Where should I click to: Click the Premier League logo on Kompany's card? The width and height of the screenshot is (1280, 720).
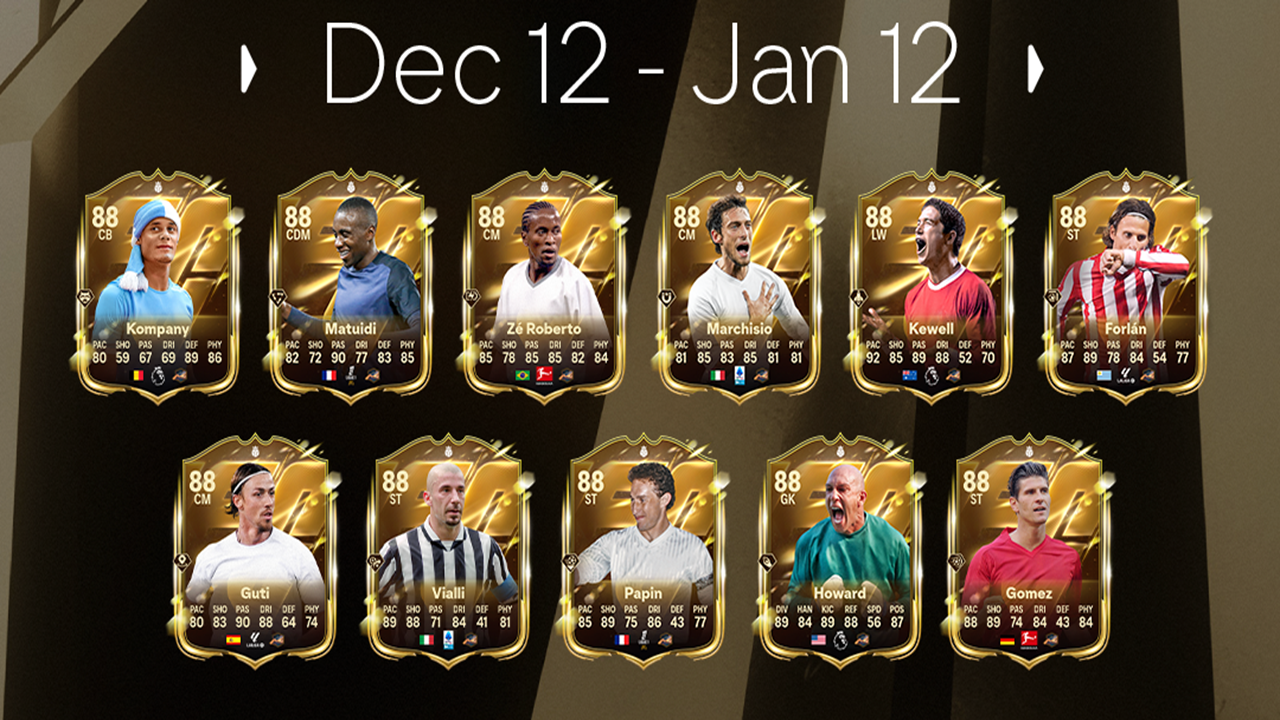[157, 376]
